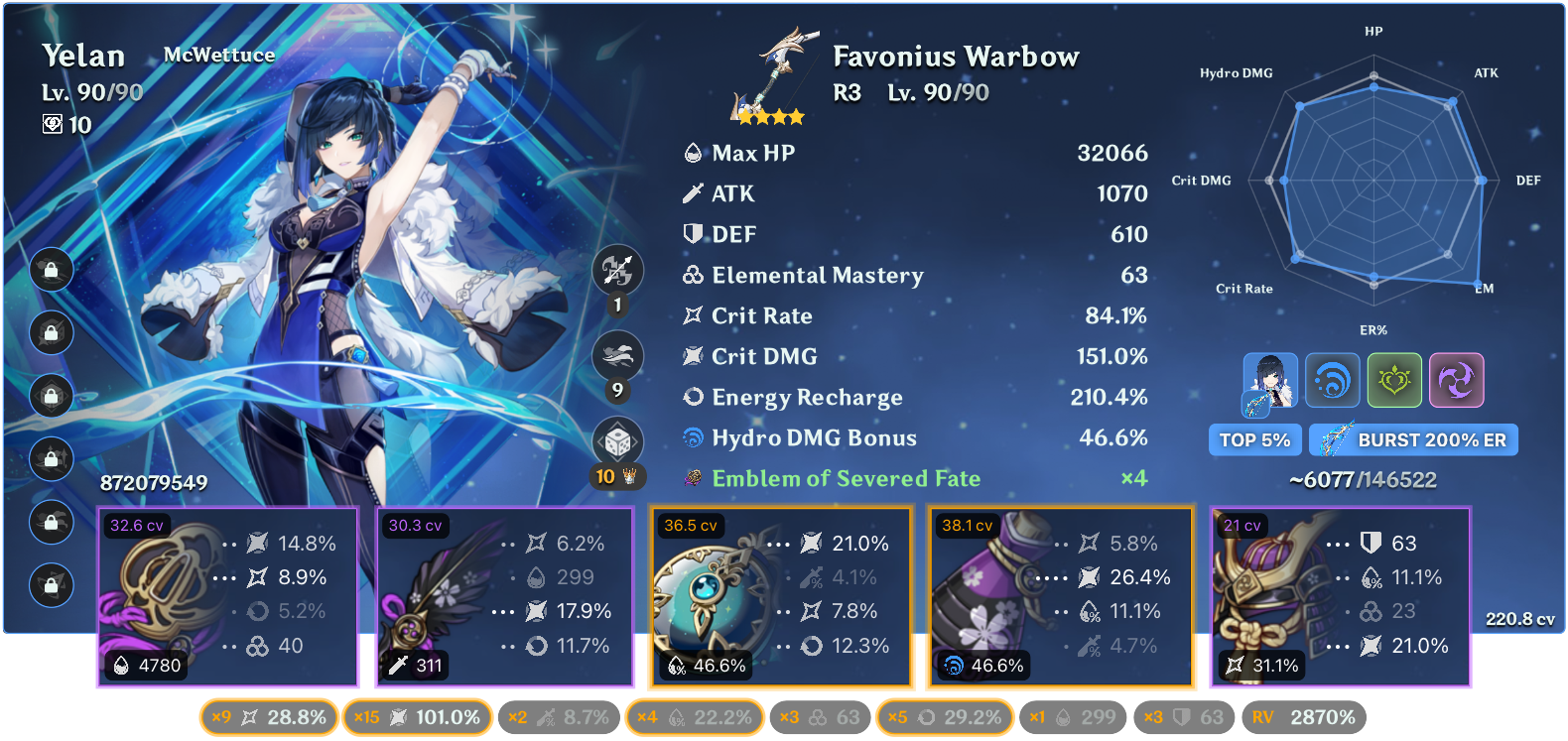Click the green Elemental Mastery leaf icon
Image resolution: width=1568 pixels, height=741 pixels.
pos(1395,380)
